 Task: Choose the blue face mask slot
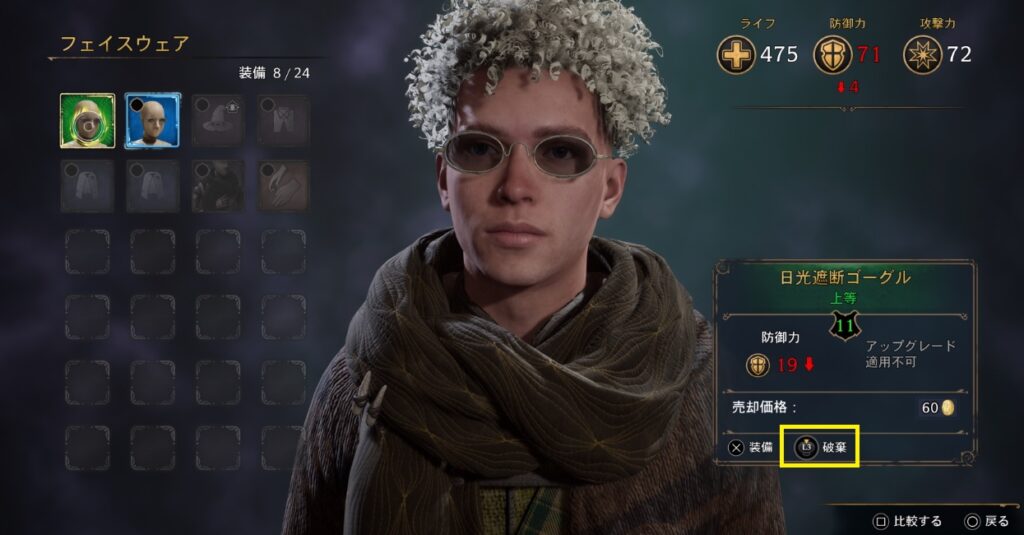[x=153, y=121]
